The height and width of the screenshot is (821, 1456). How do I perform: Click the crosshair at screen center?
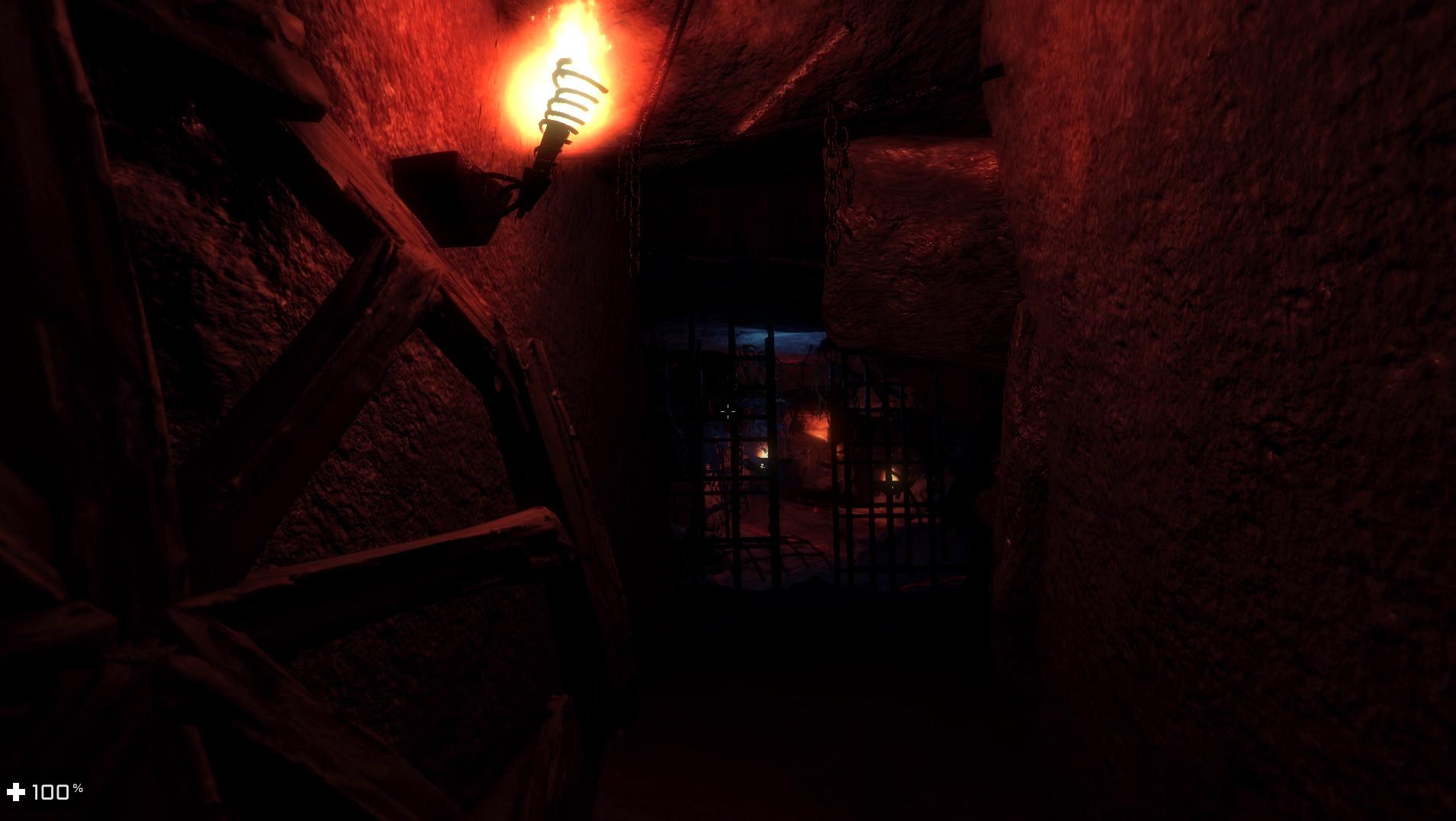coord(728,411)
